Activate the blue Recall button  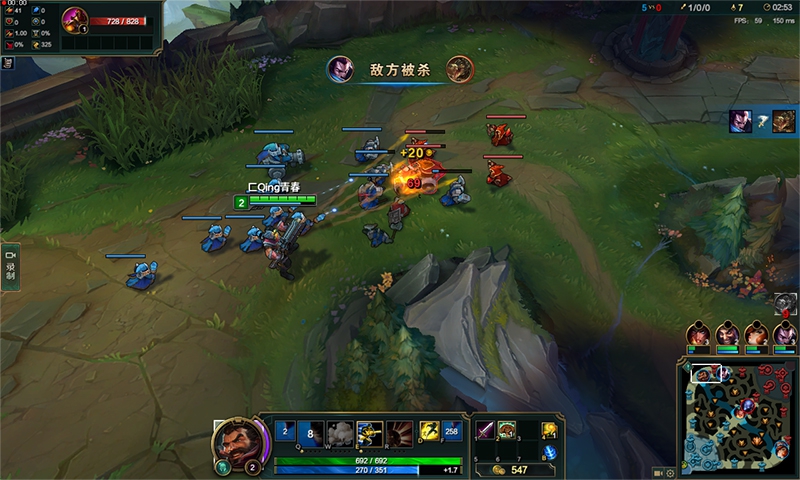[x=550, y=453]
